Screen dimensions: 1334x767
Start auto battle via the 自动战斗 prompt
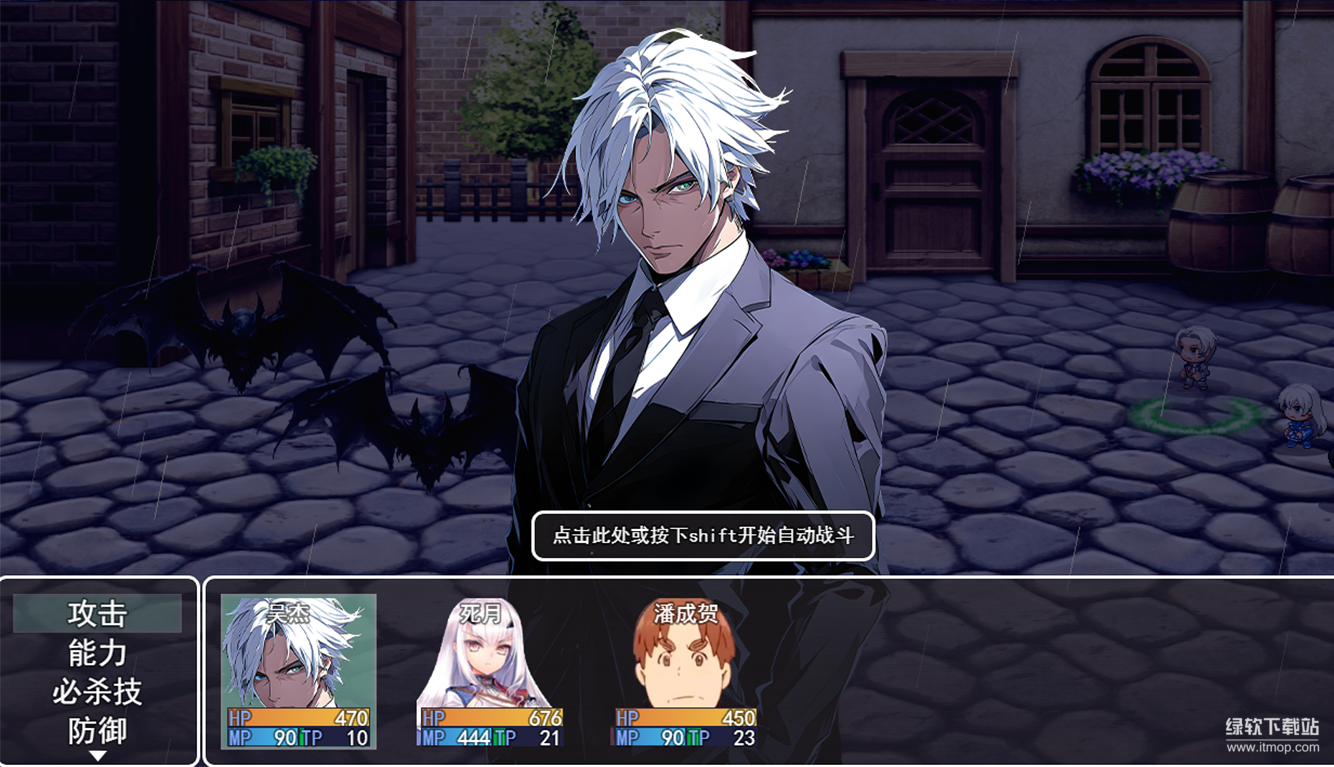(x=703, y=536)
